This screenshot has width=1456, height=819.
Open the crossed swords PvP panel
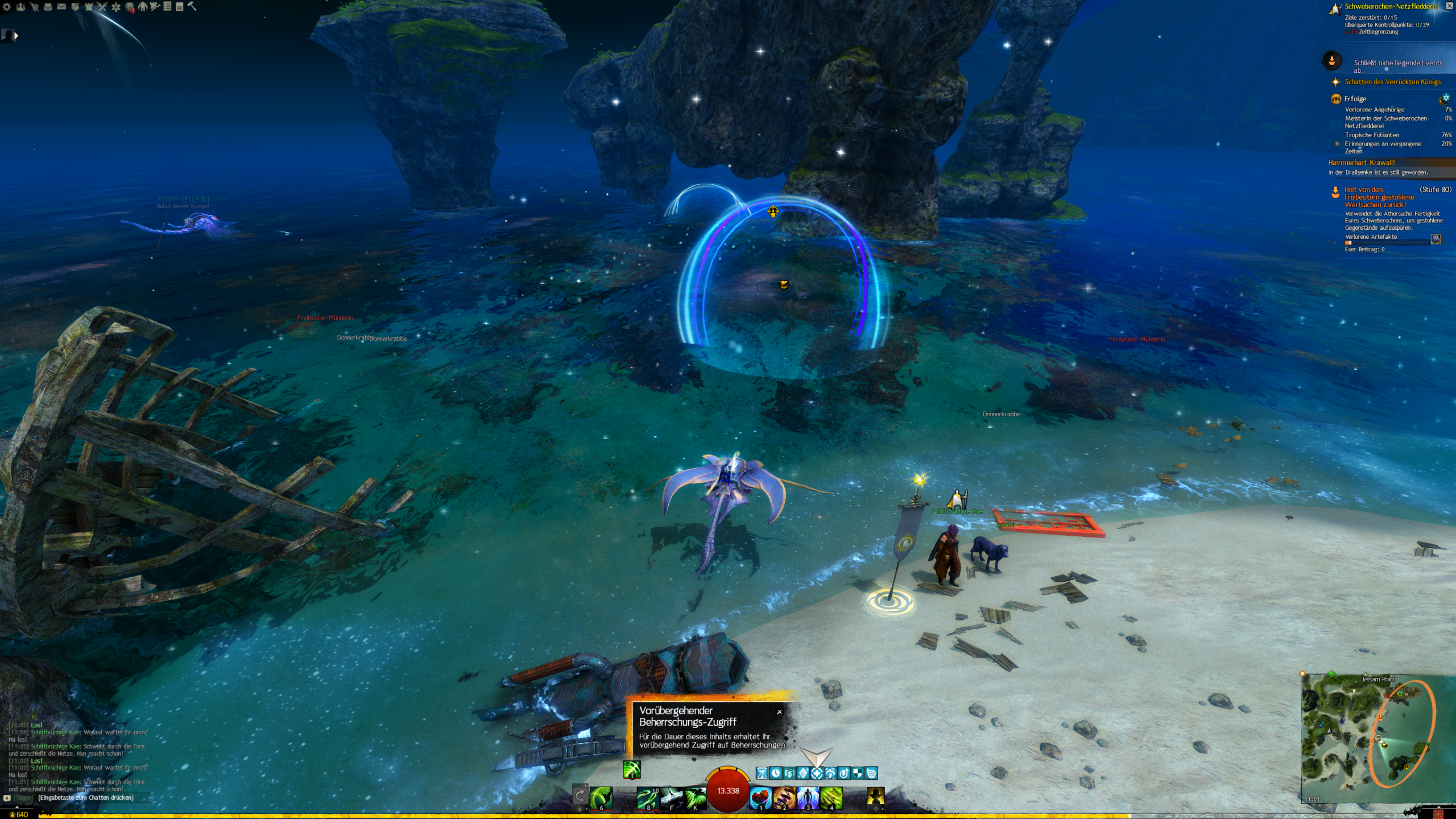[102, 7]
